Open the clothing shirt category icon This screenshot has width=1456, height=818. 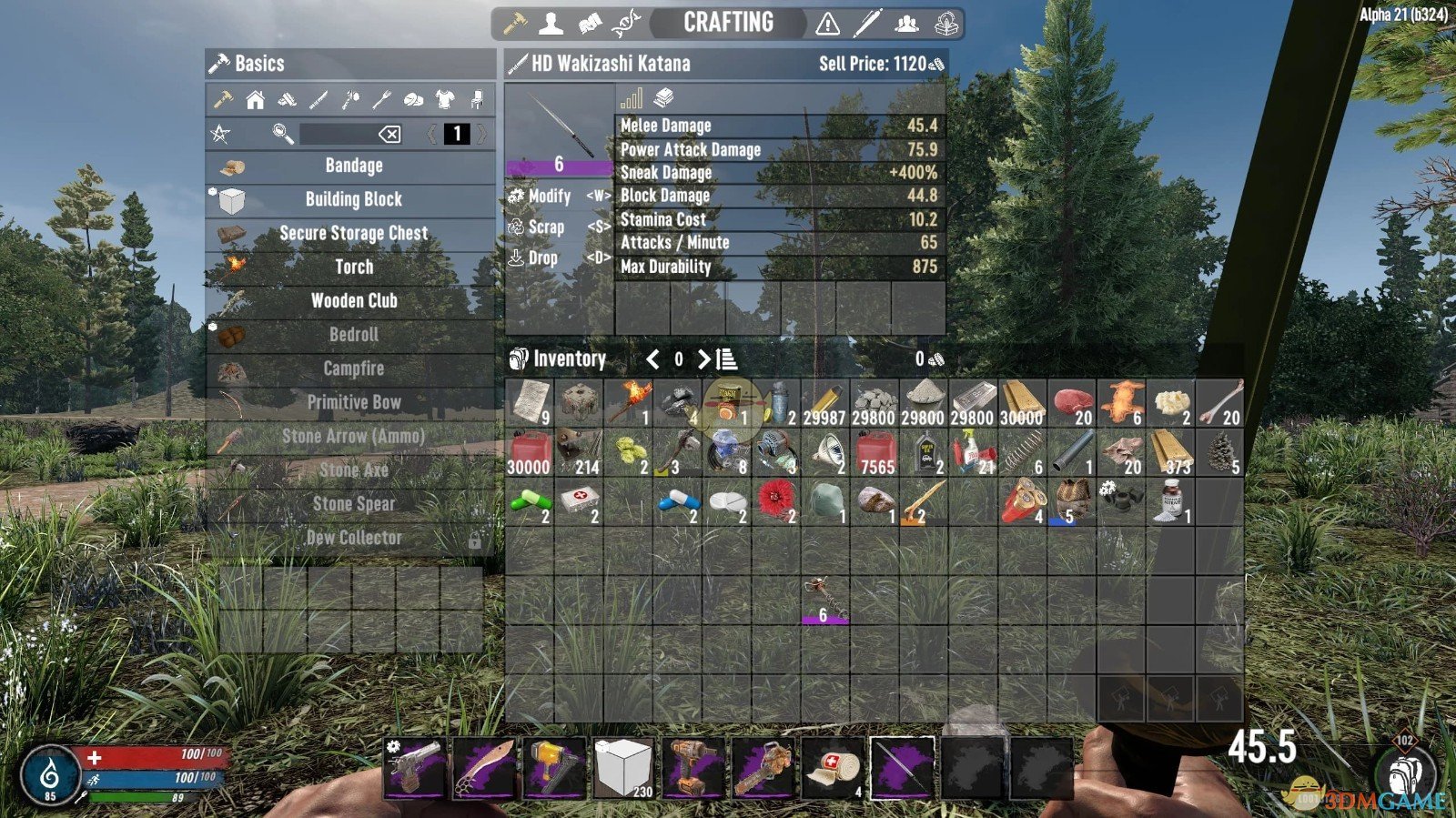point(443,100)
